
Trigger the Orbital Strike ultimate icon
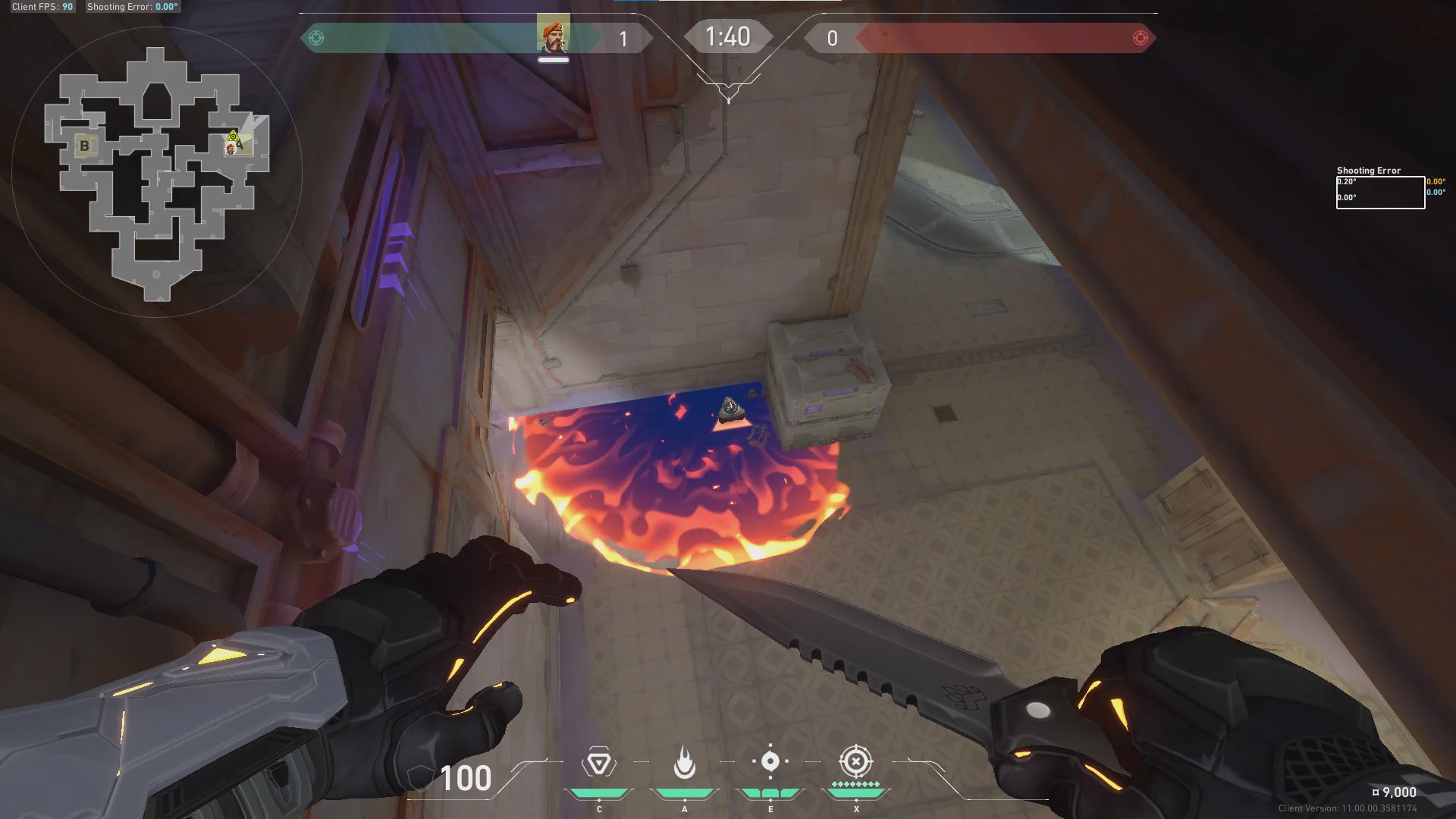coord(855,761)
